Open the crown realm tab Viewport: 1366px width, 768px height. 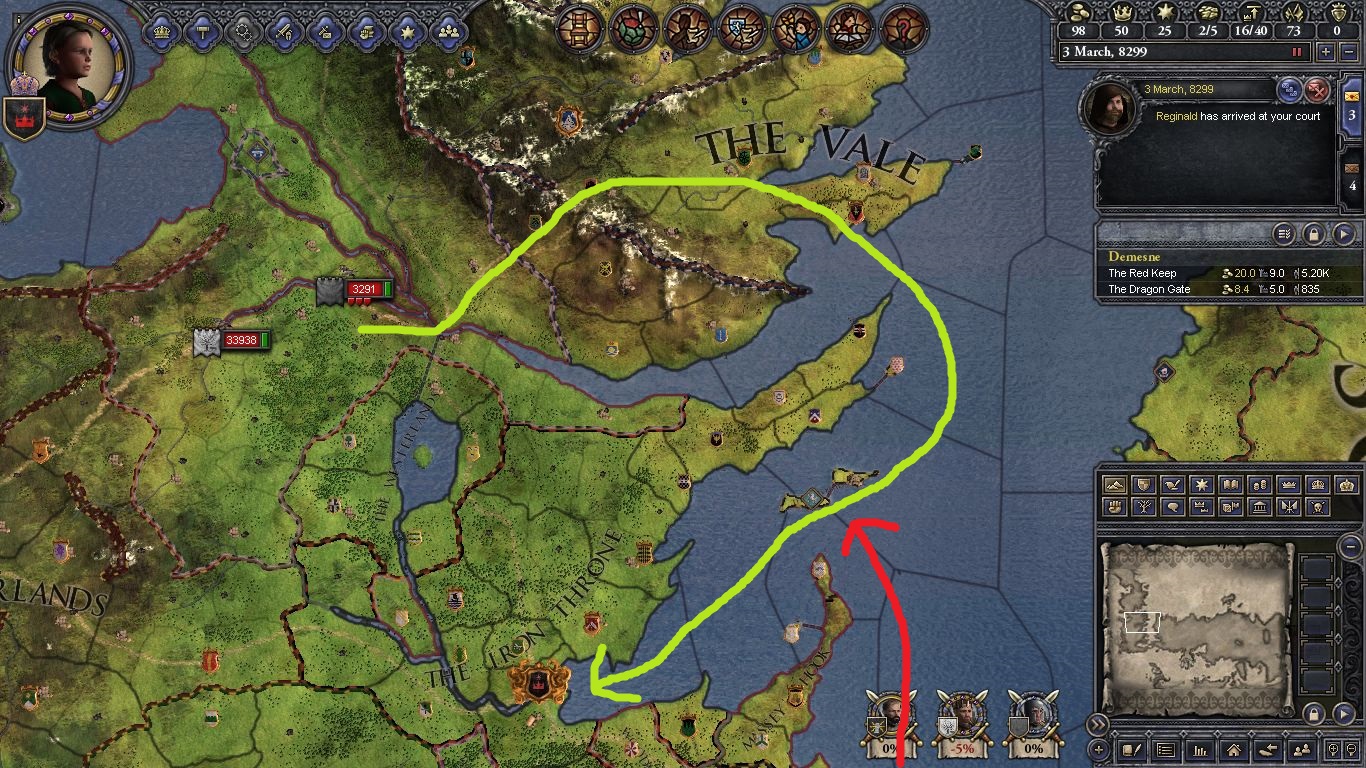tap(161, 31)
